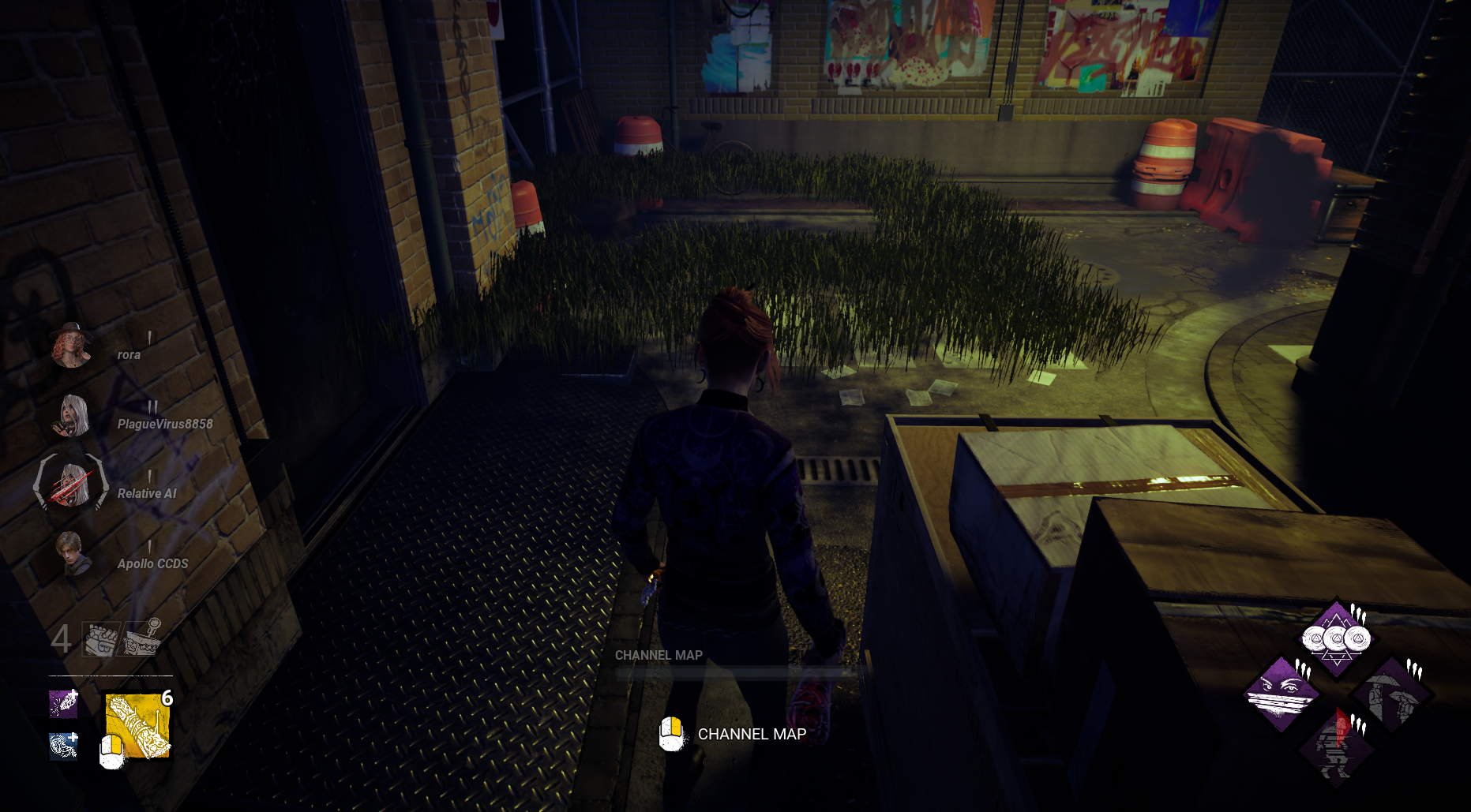Click Apollo CCDS's survivor portrait
This screenshot has height=812, width=1471.
point(71,554)
